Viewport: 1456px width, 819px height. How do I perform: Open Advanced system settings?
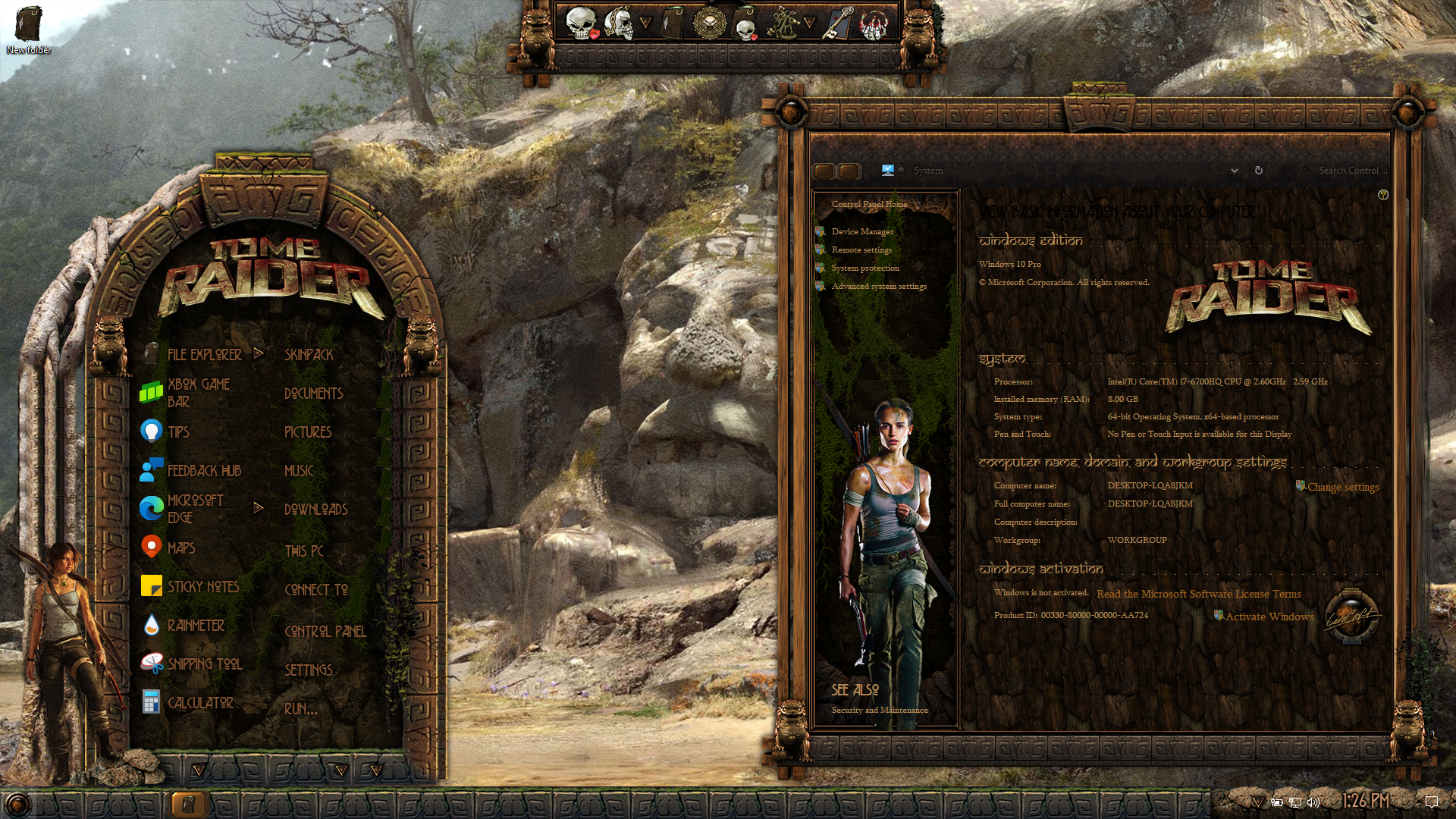pyautogui.click(x=878, y=286)
